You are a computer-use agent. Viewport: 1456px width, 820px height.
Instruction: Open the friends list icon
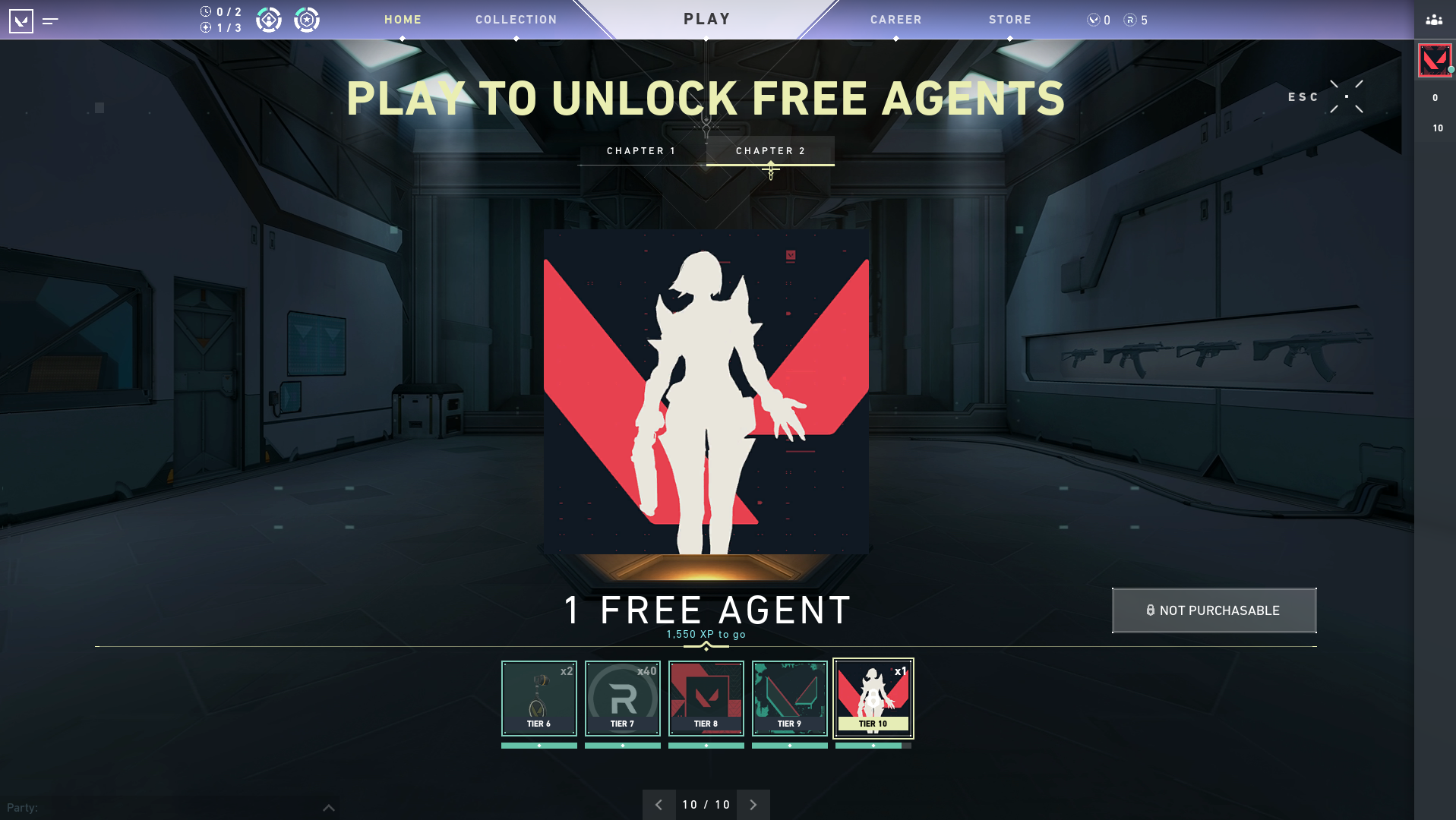(1434, 20)
